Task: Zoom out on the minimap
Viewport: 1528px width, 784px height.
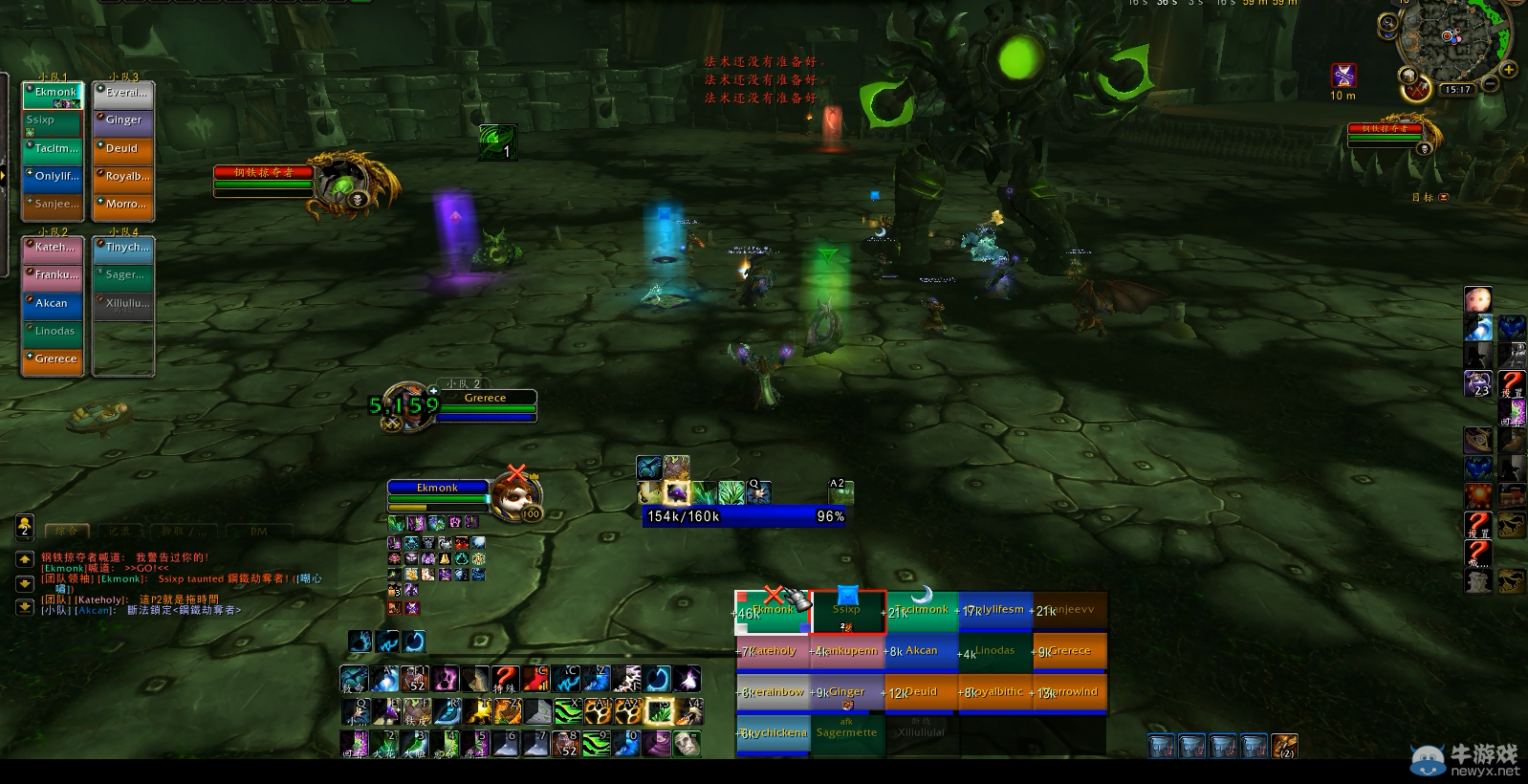Action: pos(1490,85)
